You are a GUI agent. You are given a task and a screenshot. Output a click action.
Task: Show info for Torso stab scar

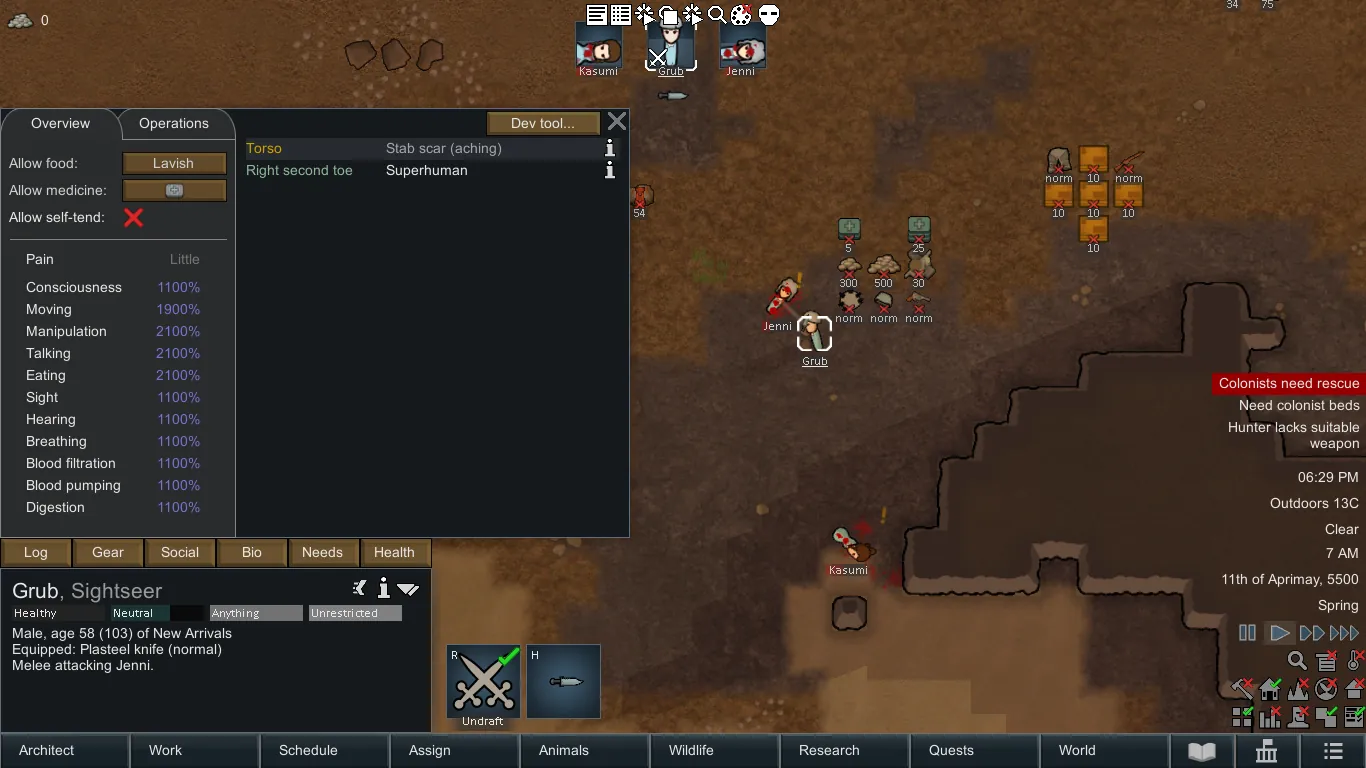point(609,148)
